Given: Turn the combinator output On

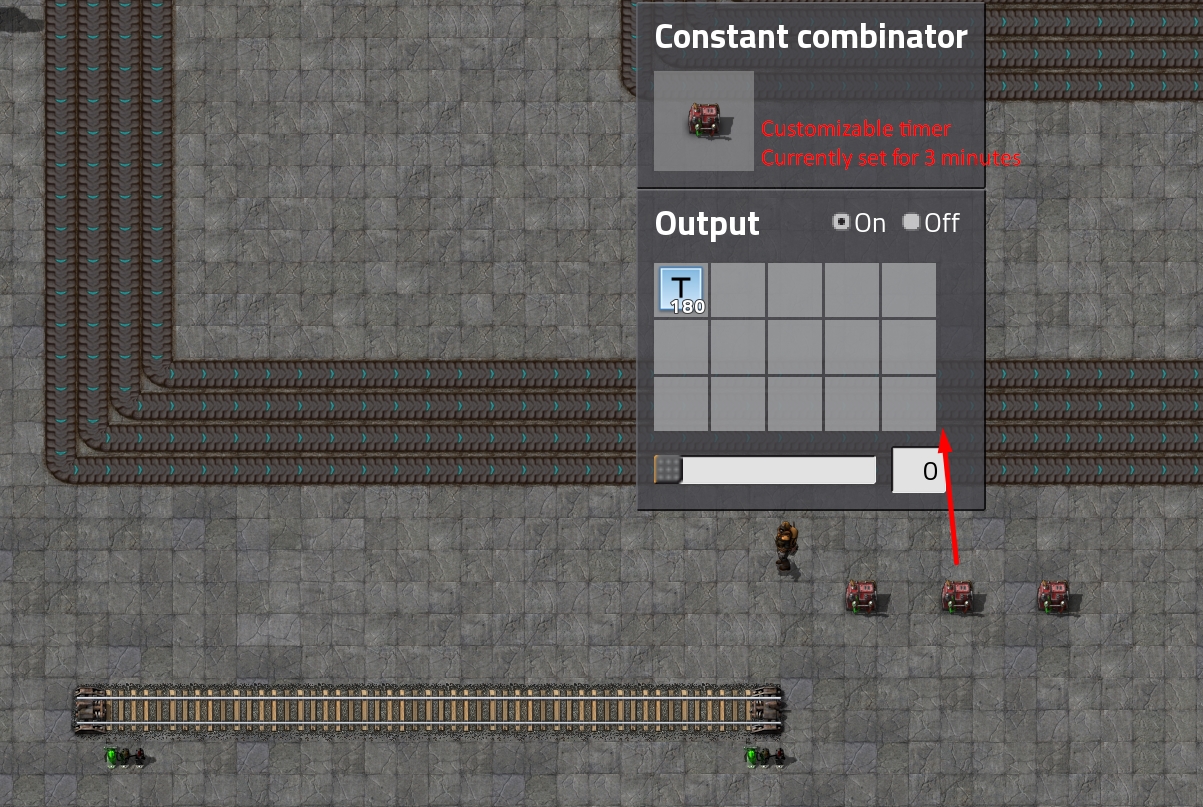Looking at the screenshot, I should (x=841, y=222).
